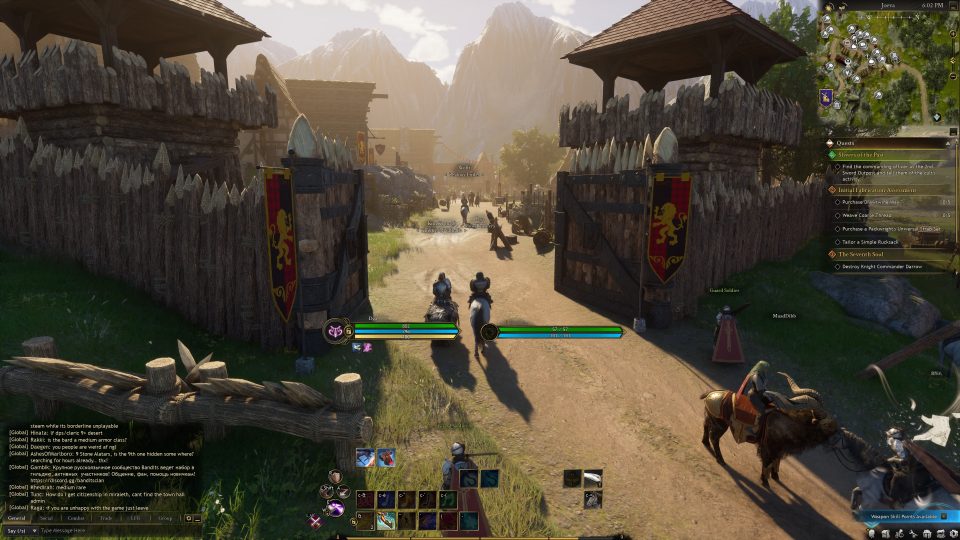
Task: Open the Group chat tab
Action: (164, 518)
